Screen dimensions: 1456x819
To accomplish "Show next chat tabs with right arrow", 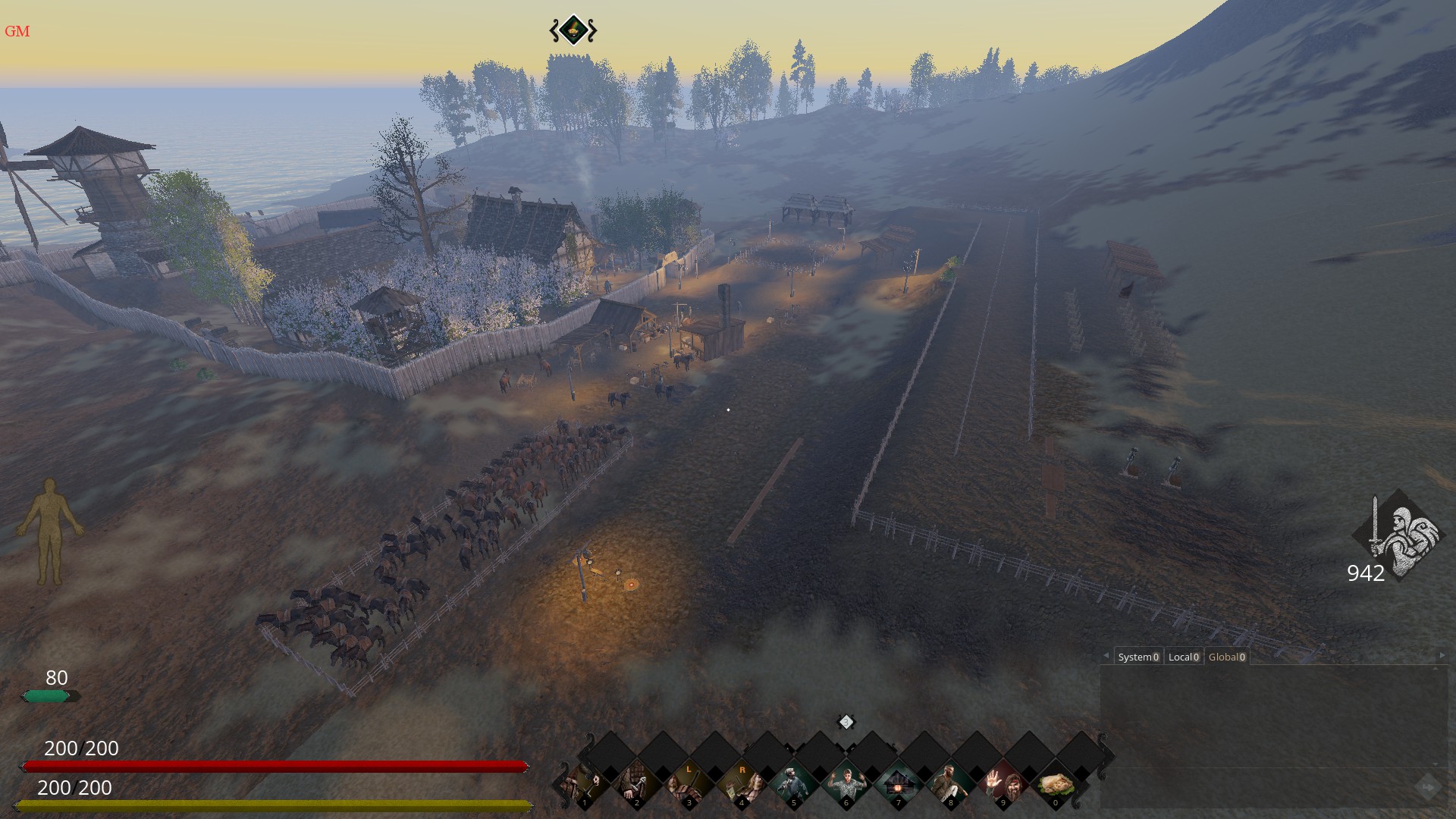I will (x=1442, y=655).
